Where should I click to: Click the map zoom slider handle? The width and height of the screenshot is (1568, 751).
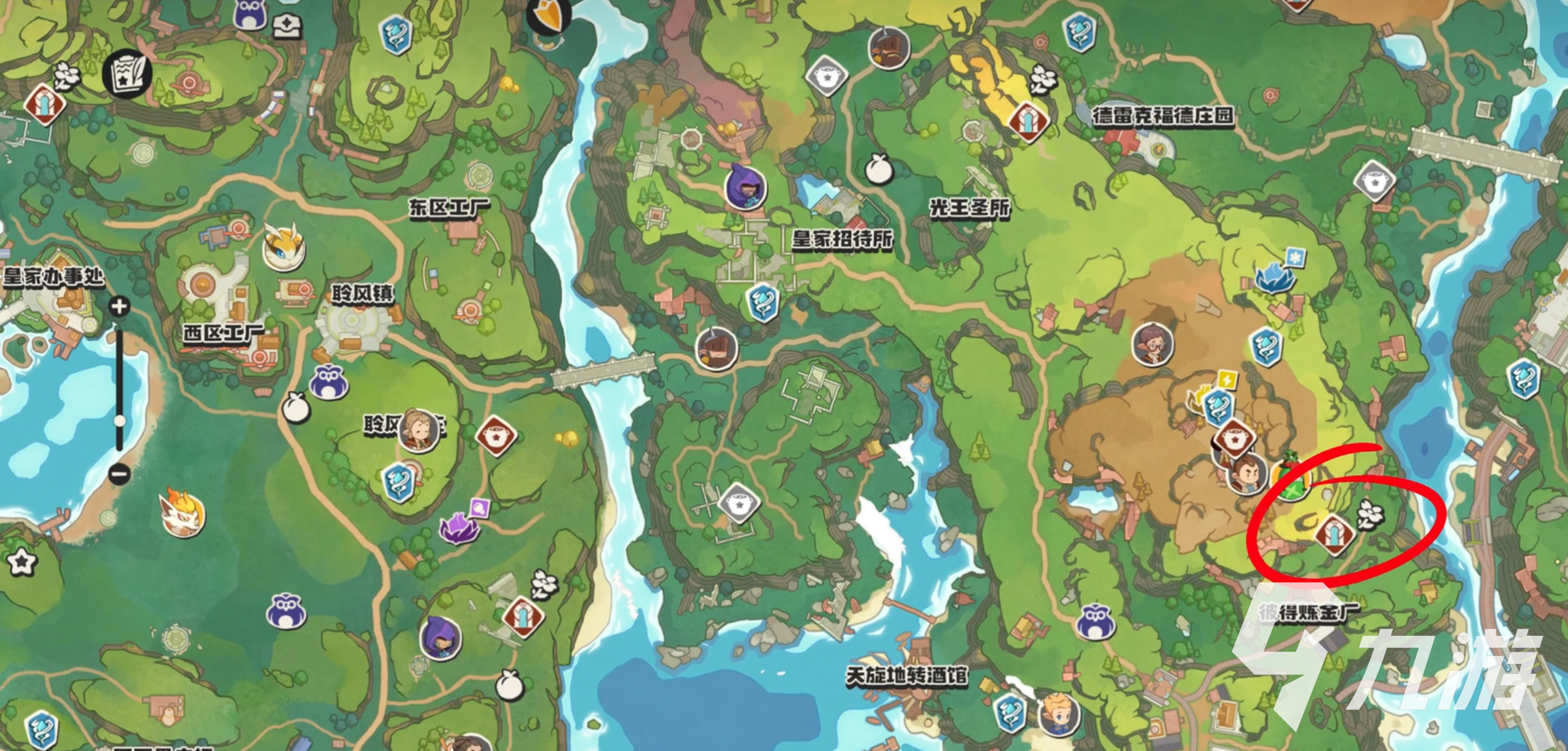pyautogui.click(x=120, y=421)
